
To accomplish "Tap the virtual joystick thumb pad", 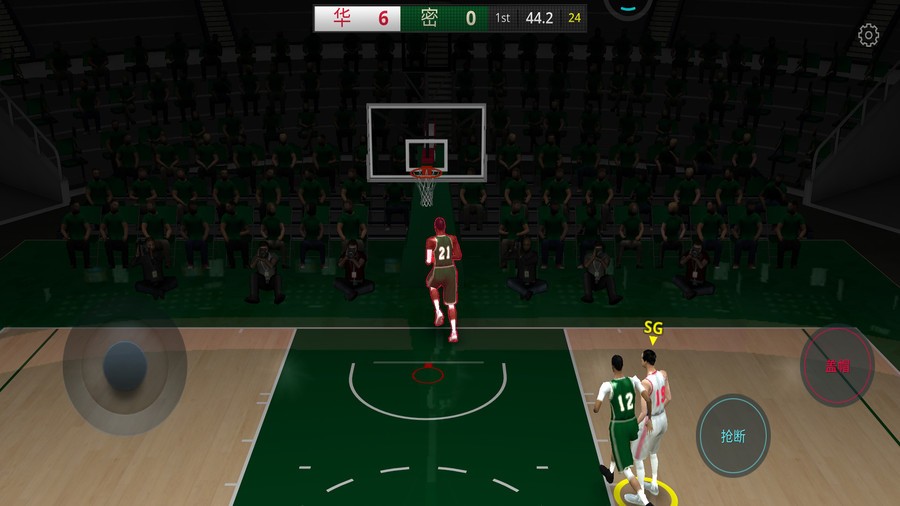I will click(x=126, y=365).
